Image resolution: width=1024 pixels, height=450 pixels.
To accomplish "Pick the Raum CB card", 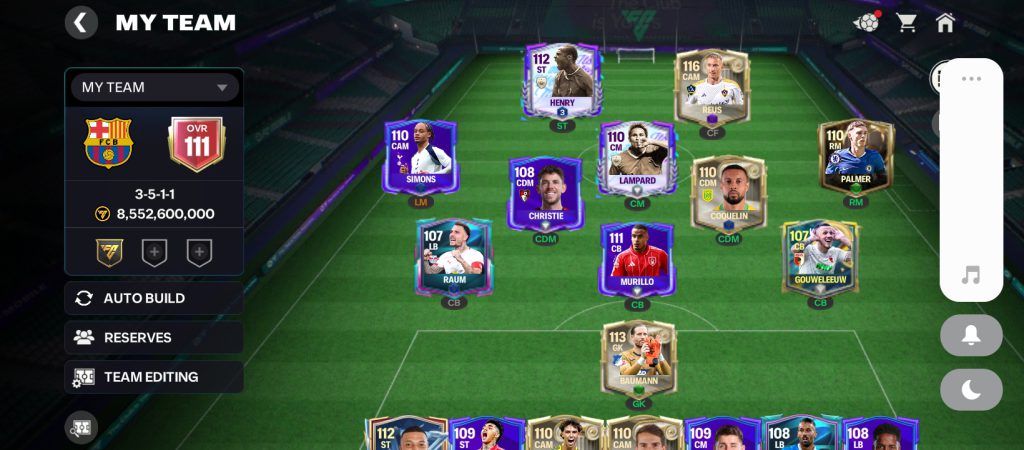I will tap(455, 256).
